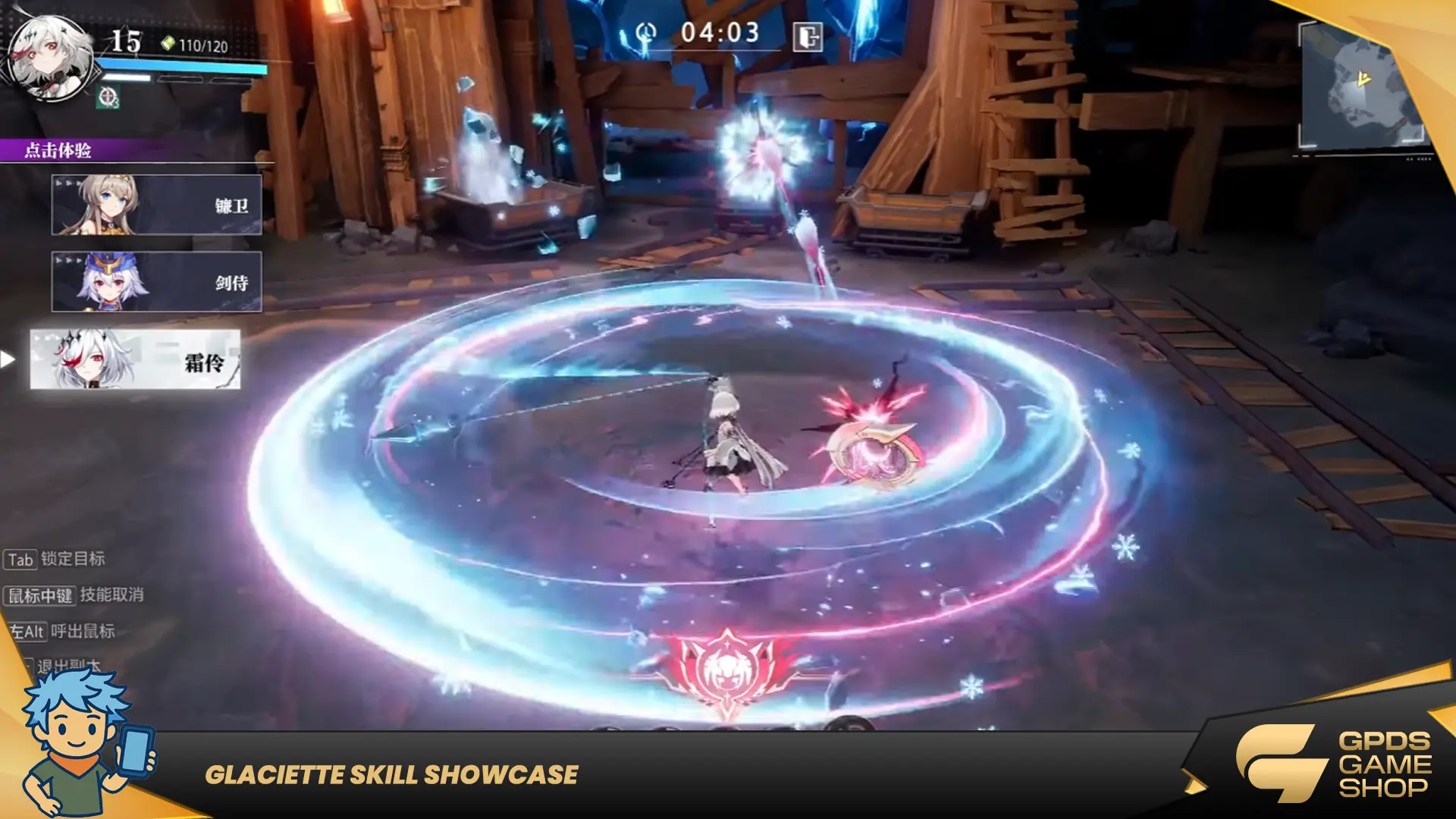Select the 镰卫 character trial card

(x=156, y=205)
